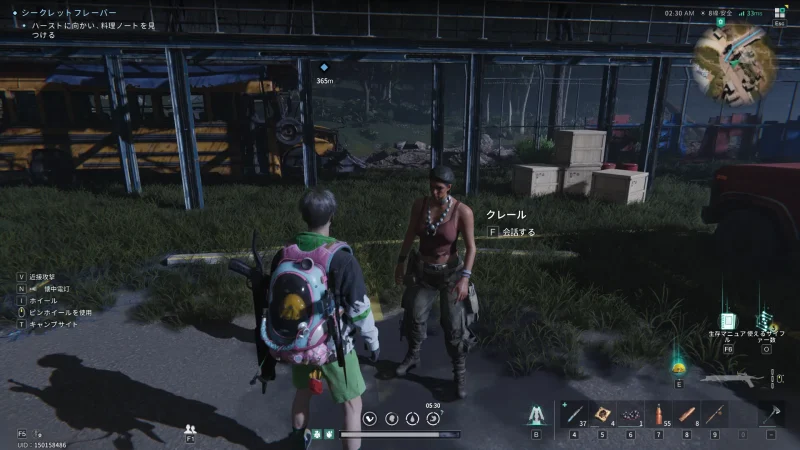Open the glowing tent icon beside the hotbar

pyautogui.click(x=536, y=414)
